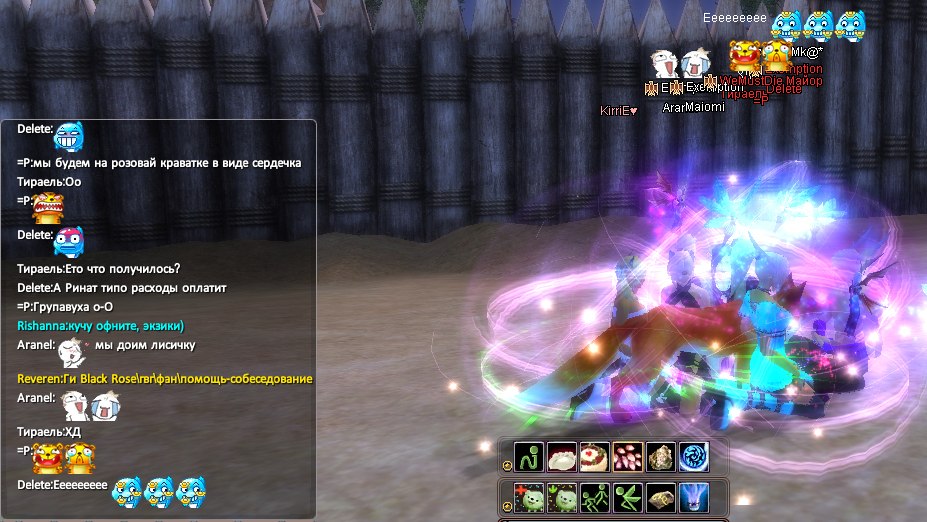Toggle the upper hotbar's round gold switch button
Image resolution: width=927 pixels, height=522 pixels.
506,465
